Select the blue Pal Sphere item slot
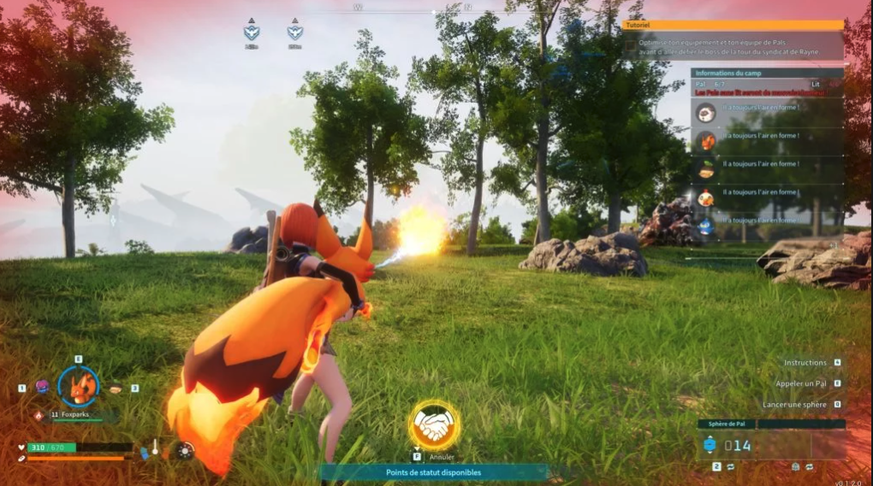Screen dimensions: 873x486 [709, 445]
